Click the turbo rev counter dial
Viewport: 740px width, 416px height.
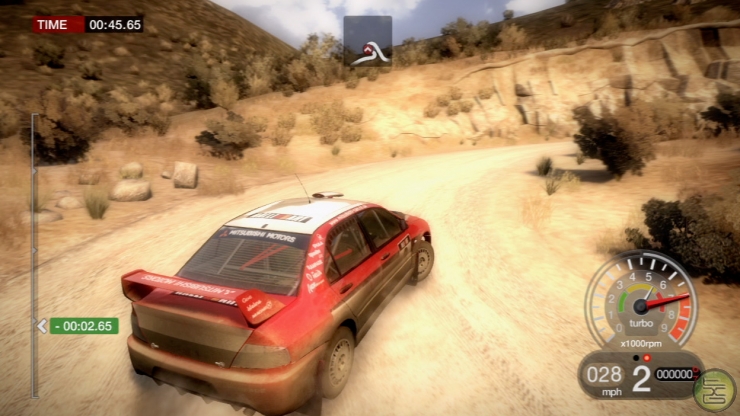(x=639, y=298)
